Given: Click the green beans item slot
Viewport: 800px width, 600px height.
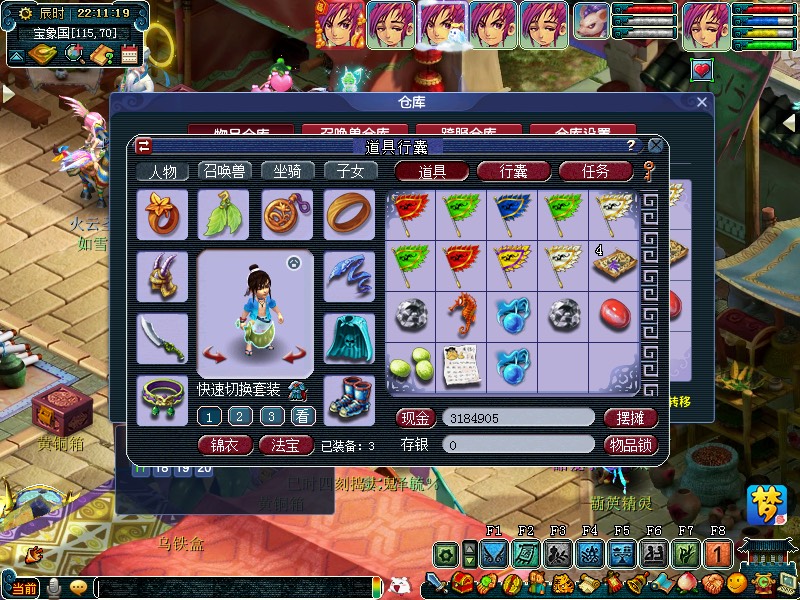Looking at the screenshot, I should click(x=411, y=365).
